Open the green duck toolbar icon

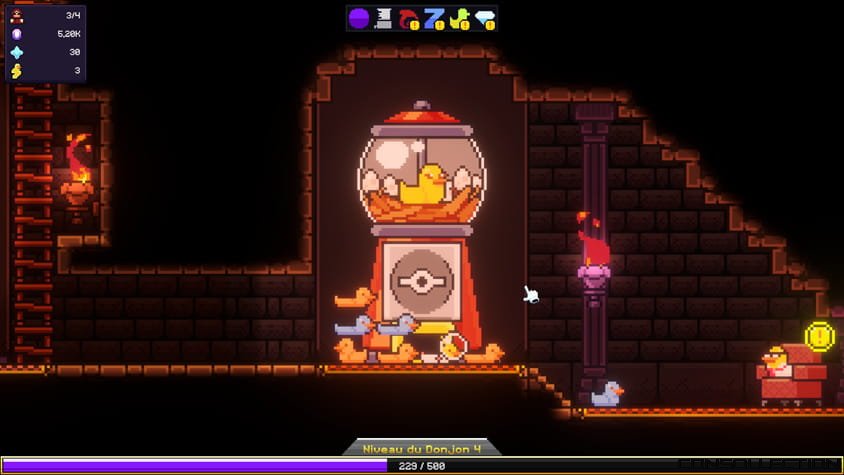[x=460, y=18]
